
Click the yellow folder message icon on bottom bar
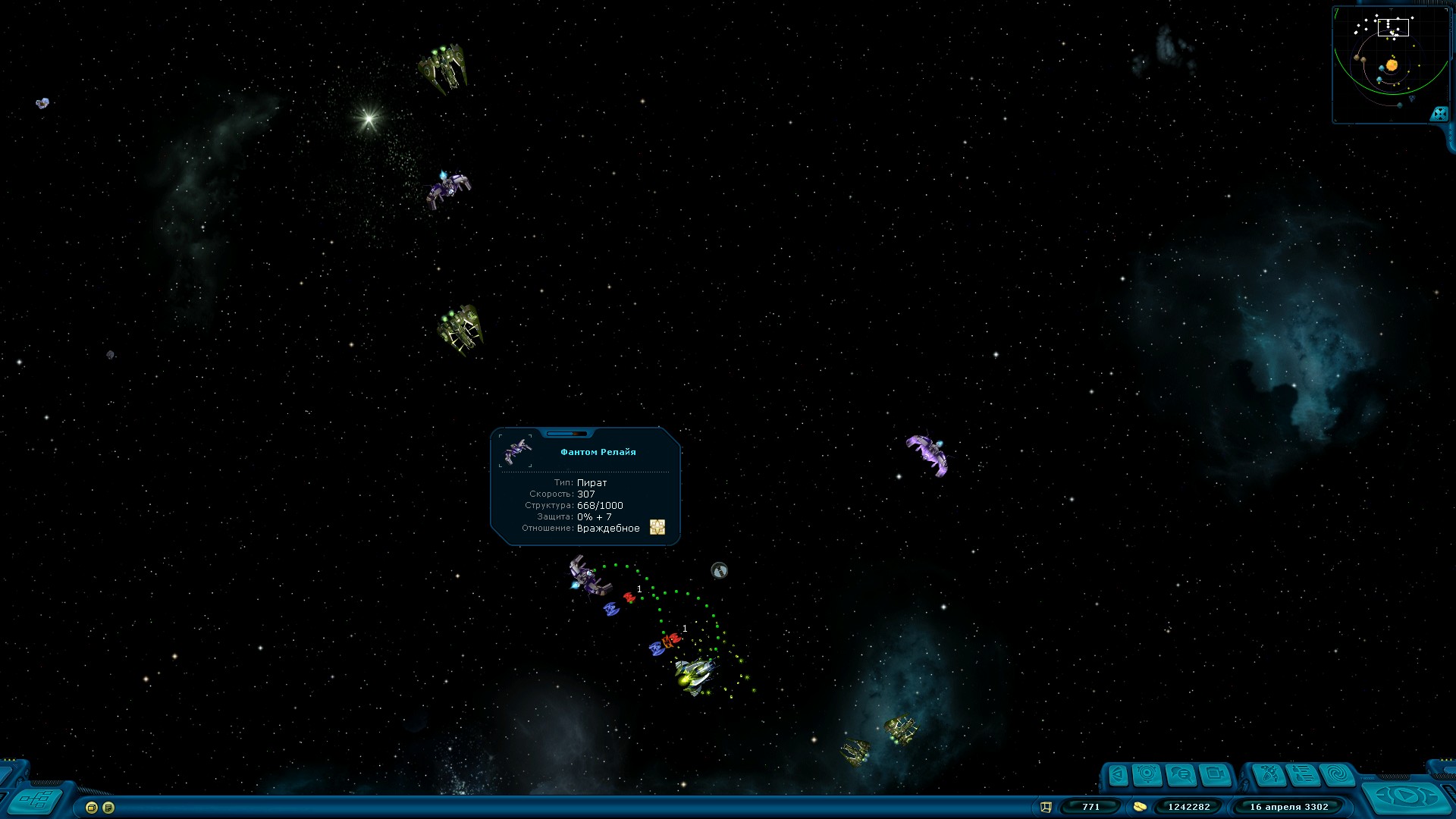(x=90, y=808)
